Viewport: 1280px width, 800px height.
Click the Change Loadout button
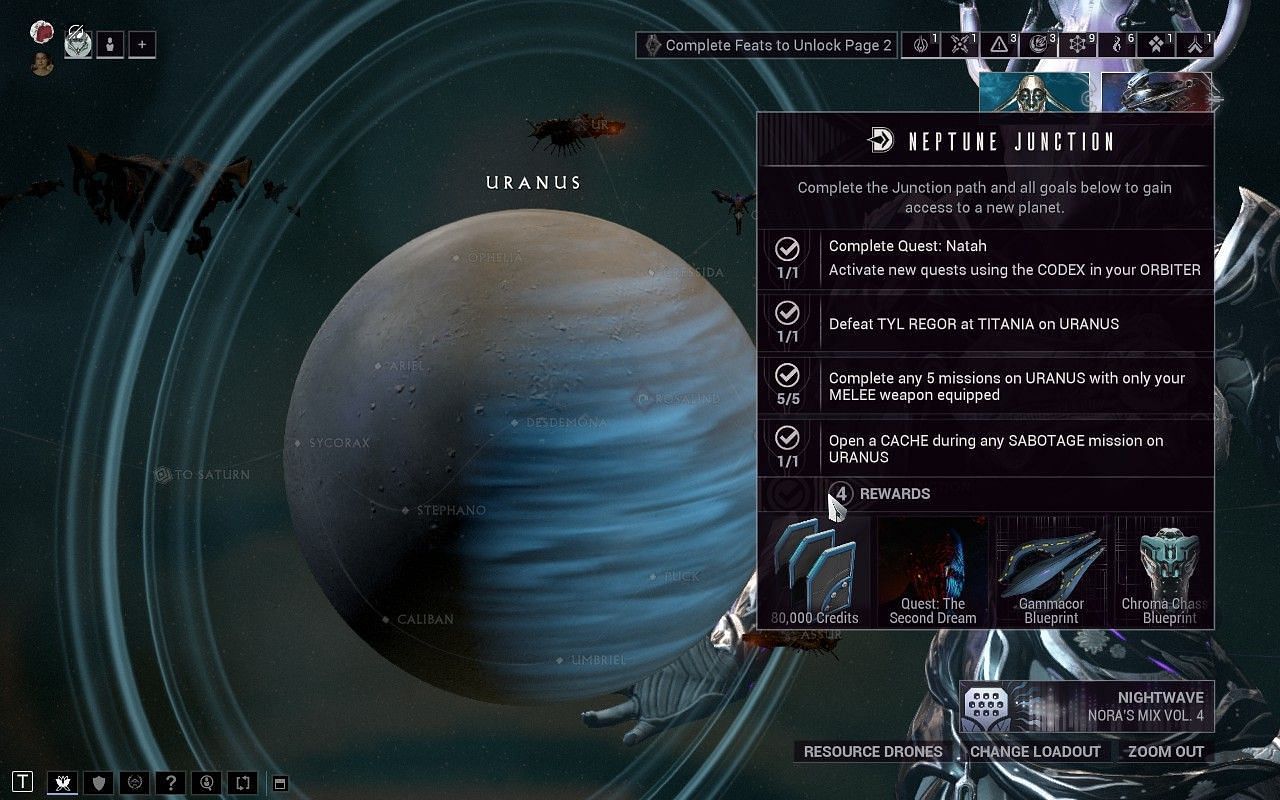tap(1035, 751)
